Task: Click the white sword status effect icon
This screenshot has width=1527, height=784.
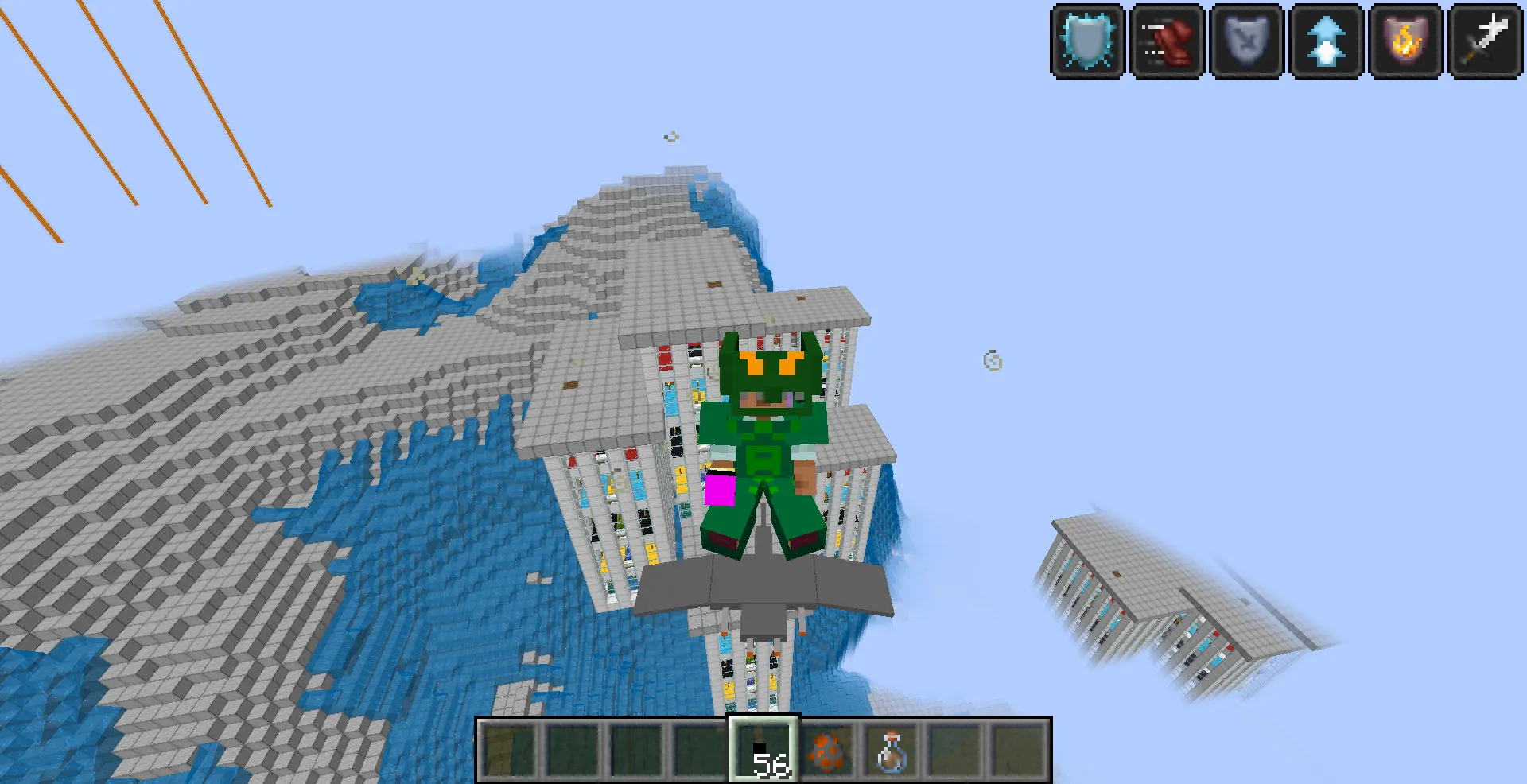Action: (x=1484, y=41)
